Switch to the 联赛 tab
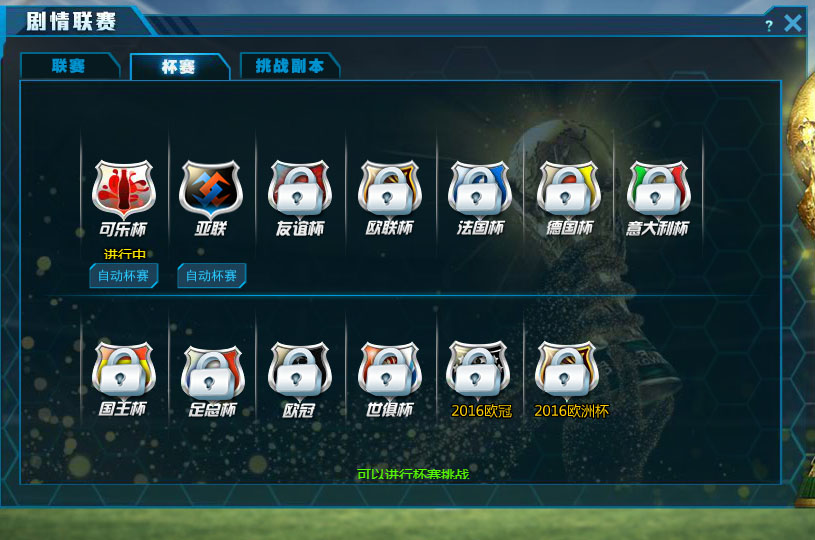 (69, 66)
